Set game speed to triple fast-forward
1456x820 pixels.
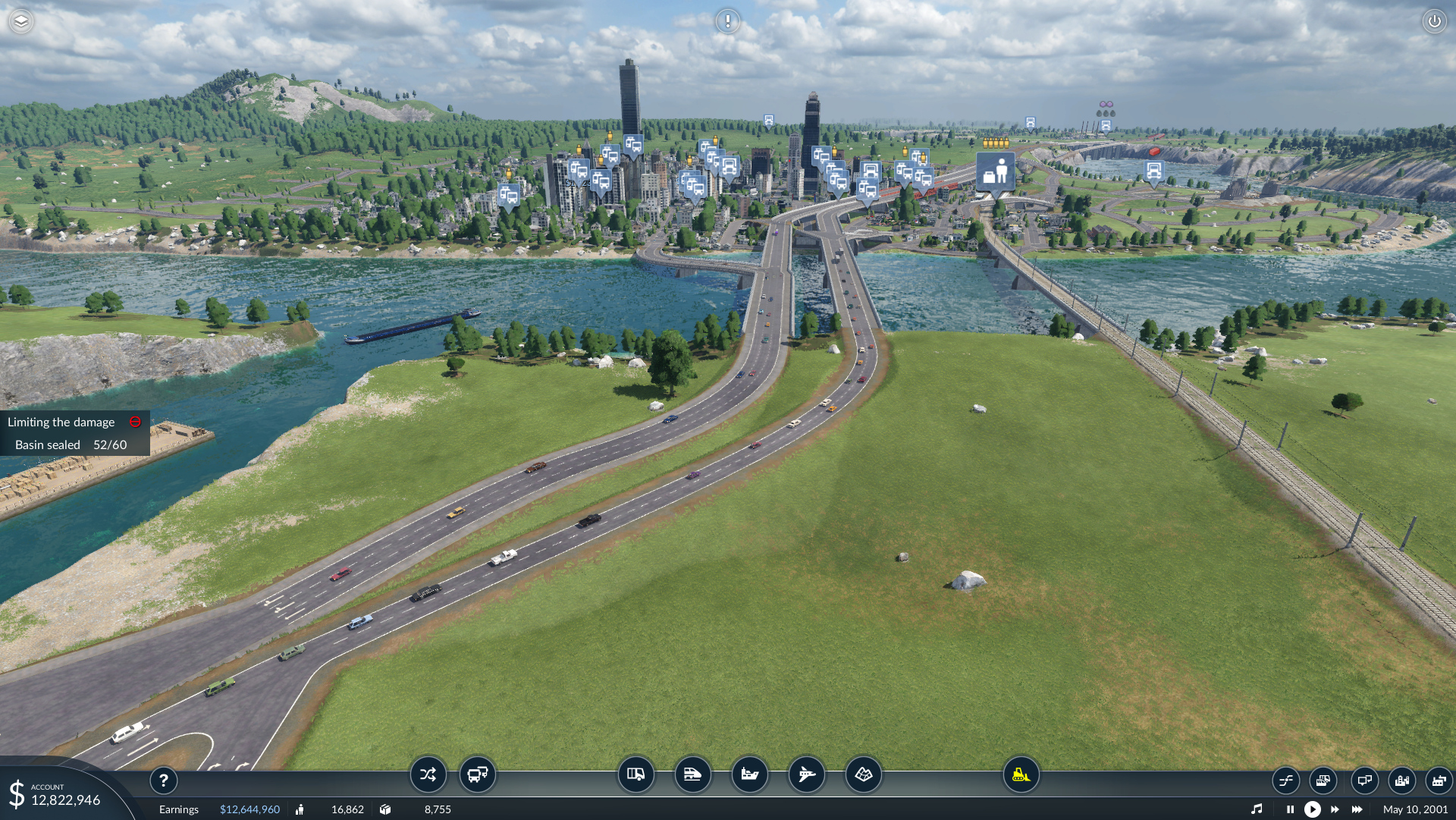1357,809
